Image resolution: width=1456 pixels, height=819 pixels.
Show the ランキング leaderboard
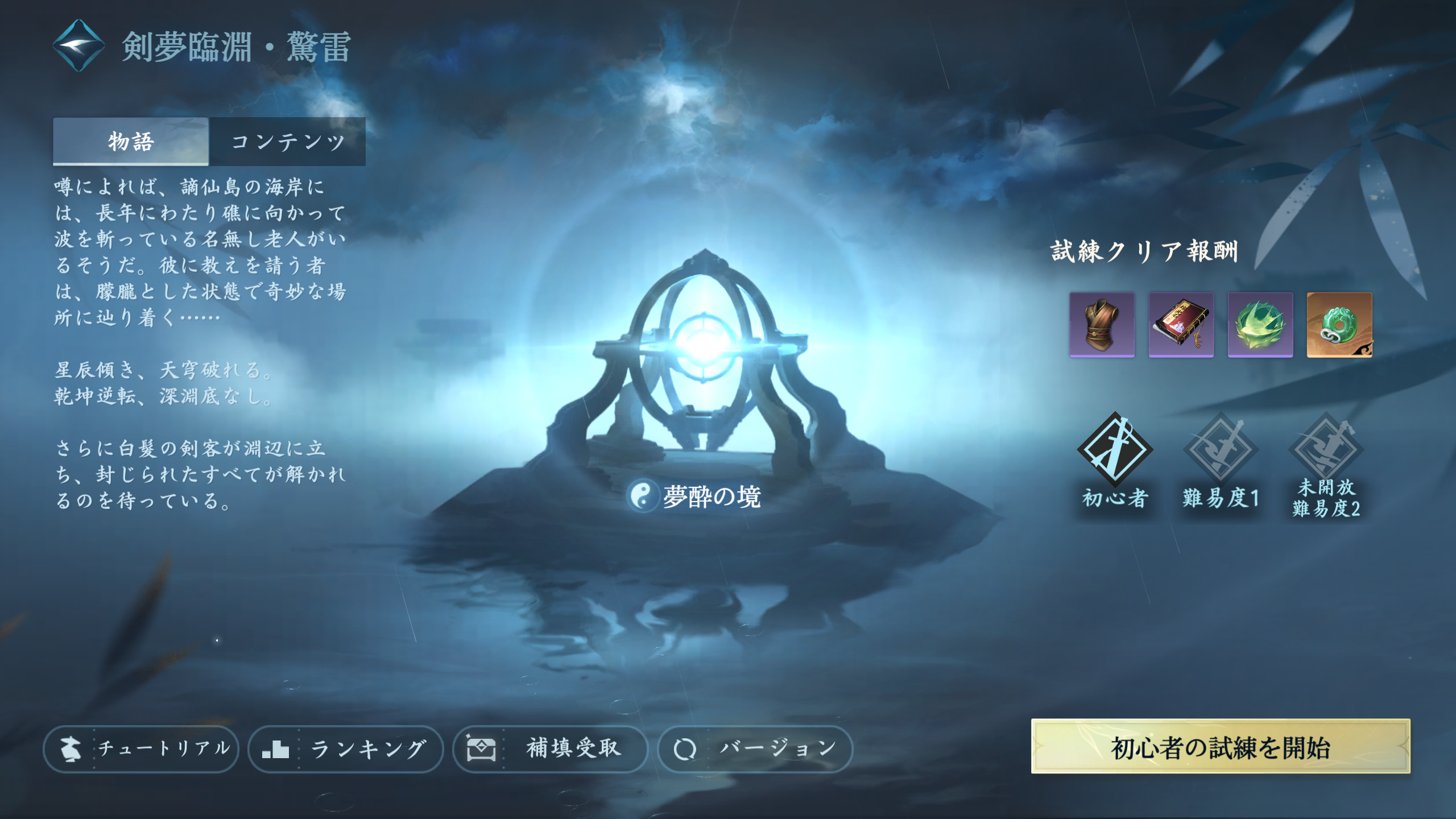[x=346, y=748]
